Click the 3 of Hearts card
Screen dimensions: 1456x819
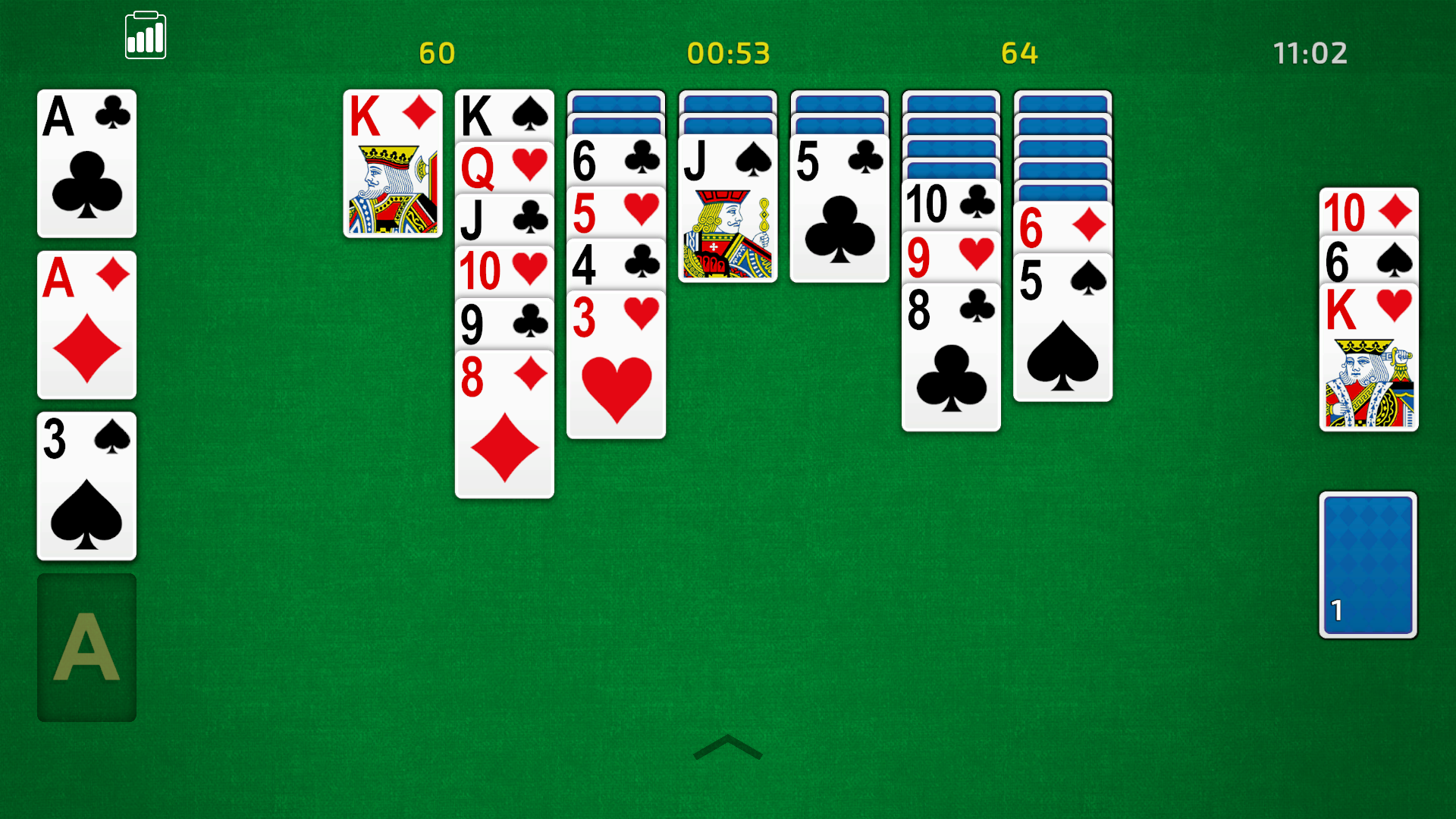616,364
